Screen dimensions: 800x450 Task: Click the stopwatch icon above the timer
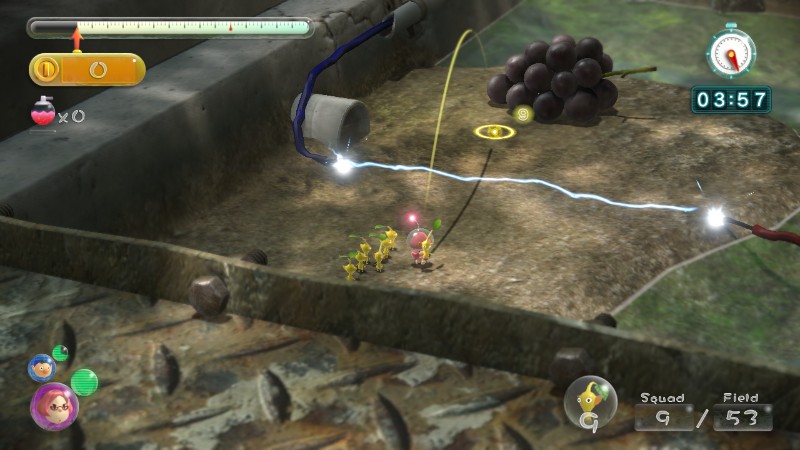(x=731, y=50)
